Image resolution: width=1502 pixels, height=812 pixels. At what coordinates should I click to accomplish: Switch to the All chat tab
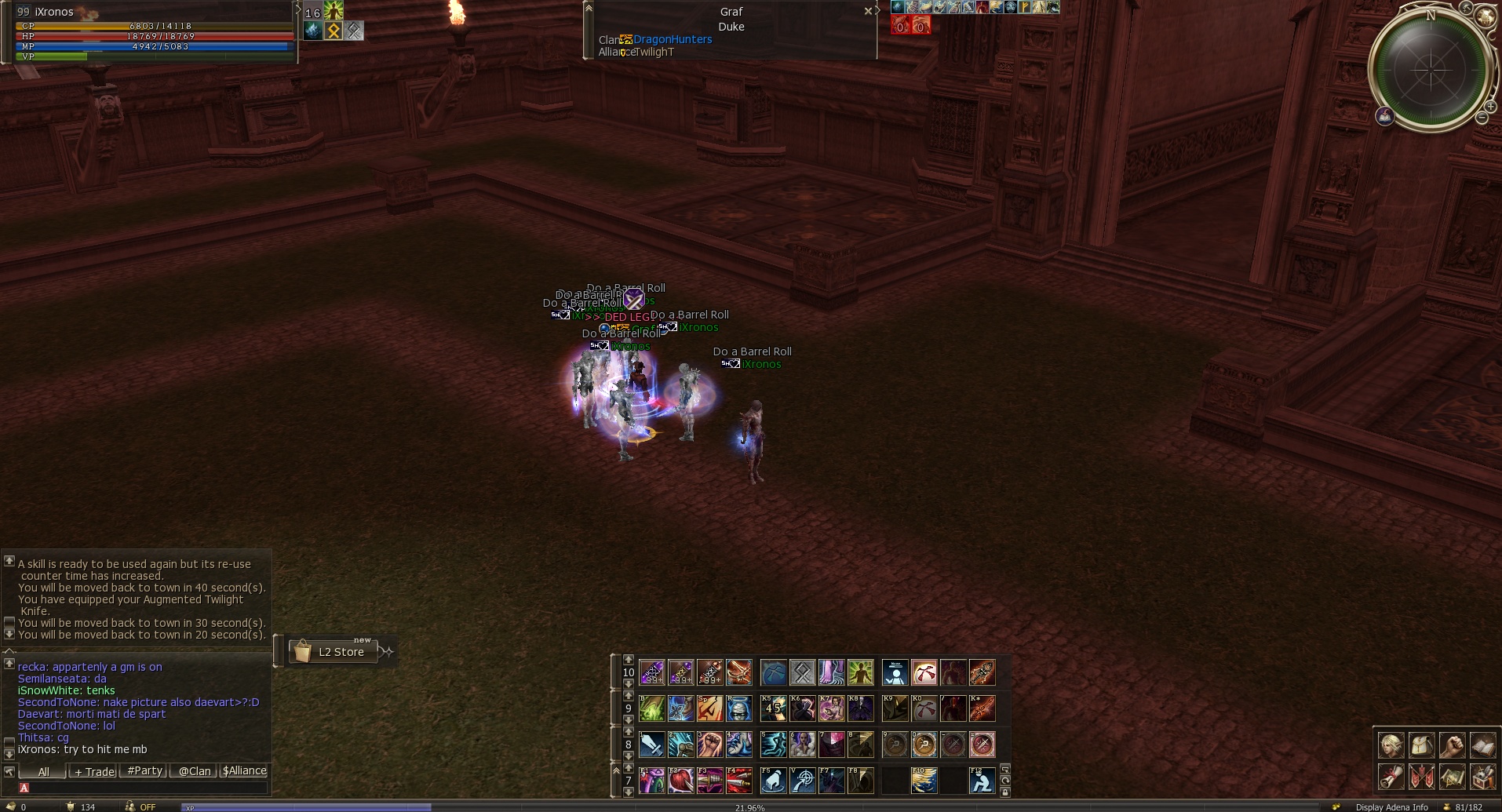click(43, 771)
